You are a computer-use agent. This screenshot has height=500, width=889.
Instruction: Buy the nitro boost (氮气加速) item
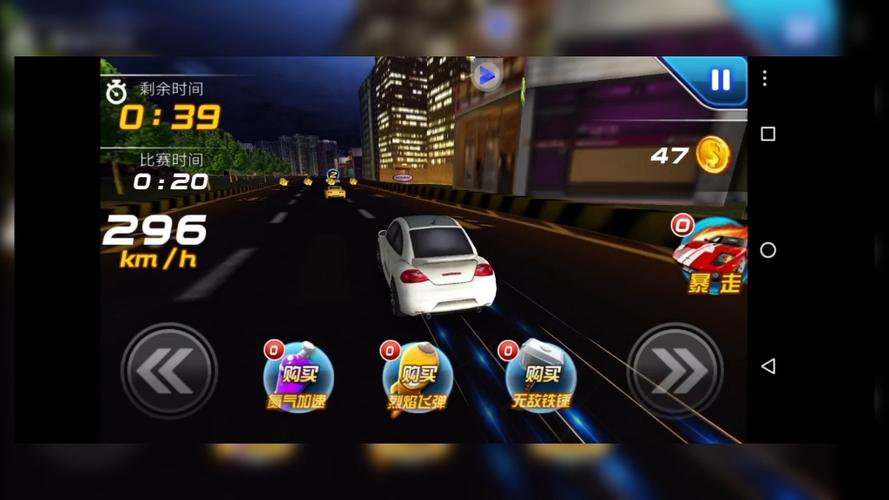[298, 377]
